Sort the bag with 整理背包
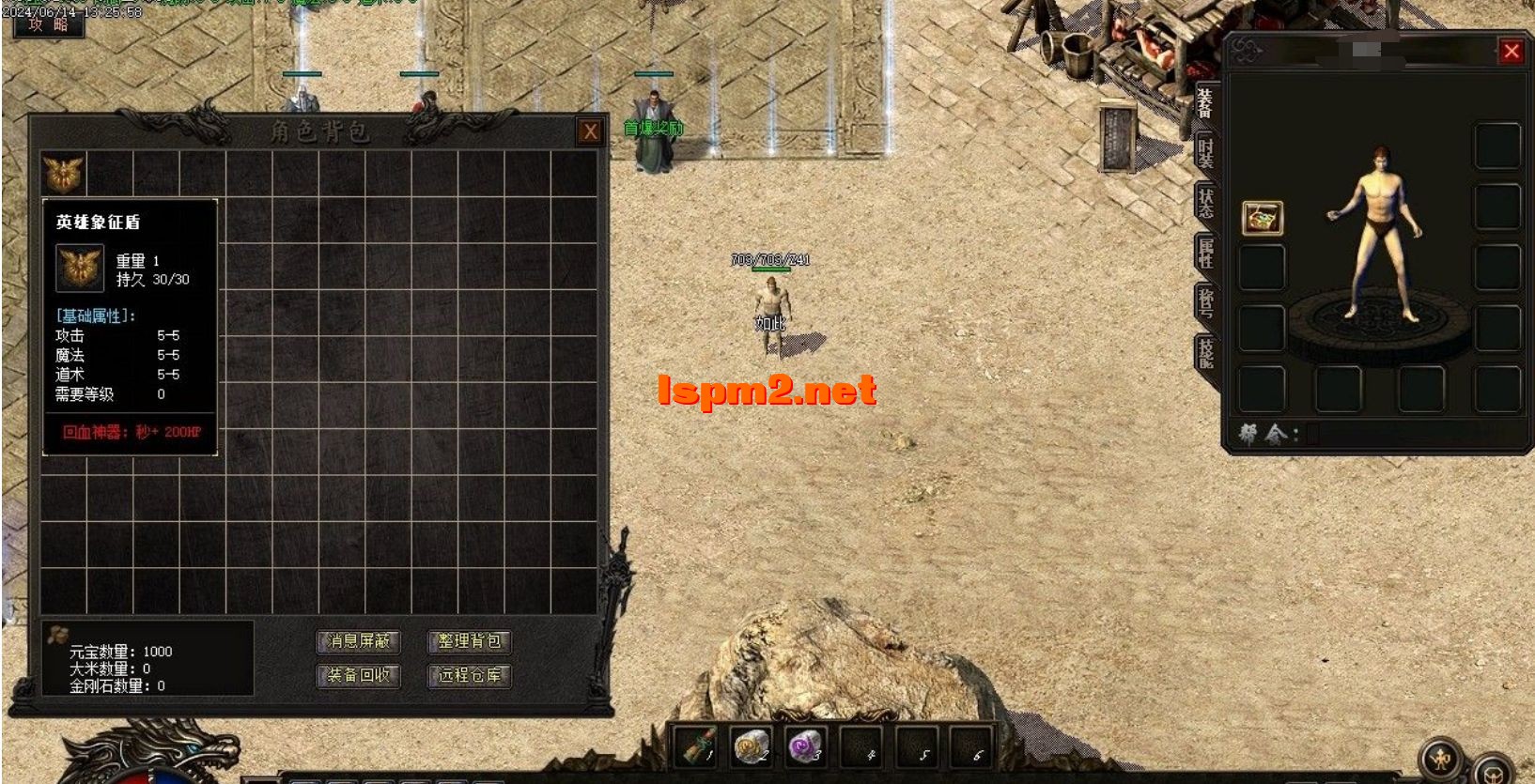This screenshot has height=784, width=1535. coord(470,641)
